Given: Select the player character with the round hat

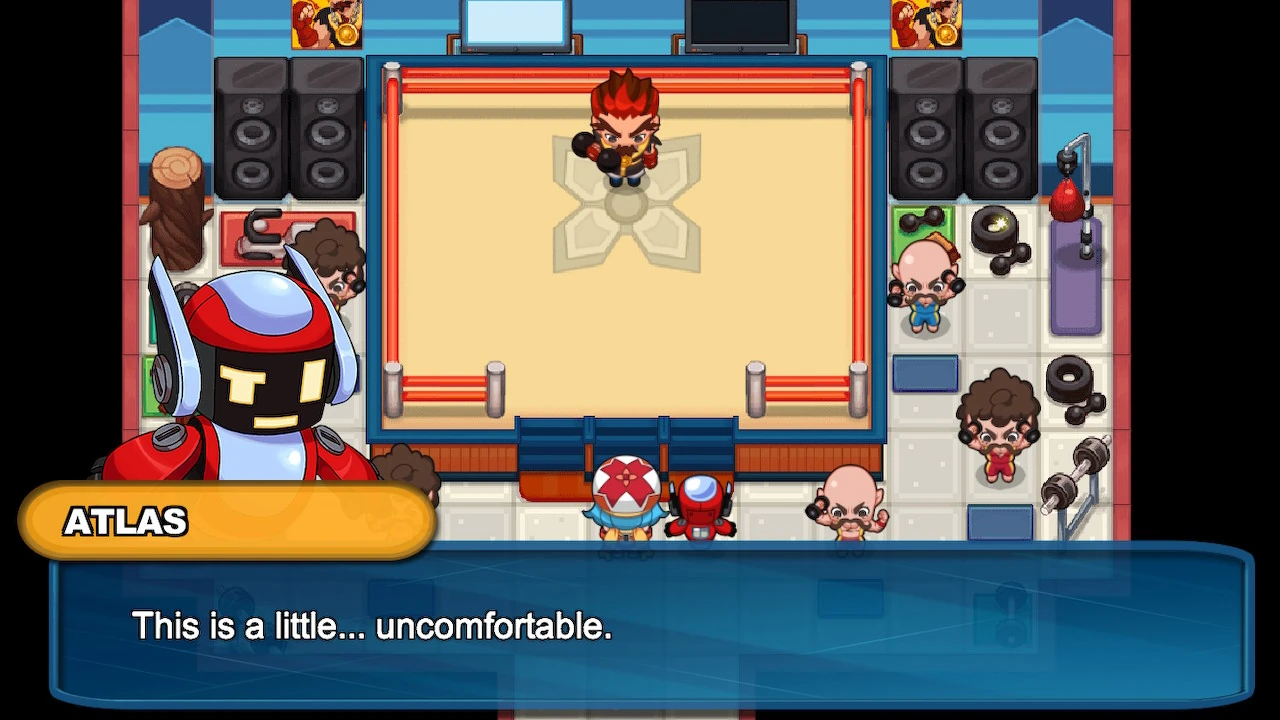Looking at the screenshot, I should pos(625,490).
